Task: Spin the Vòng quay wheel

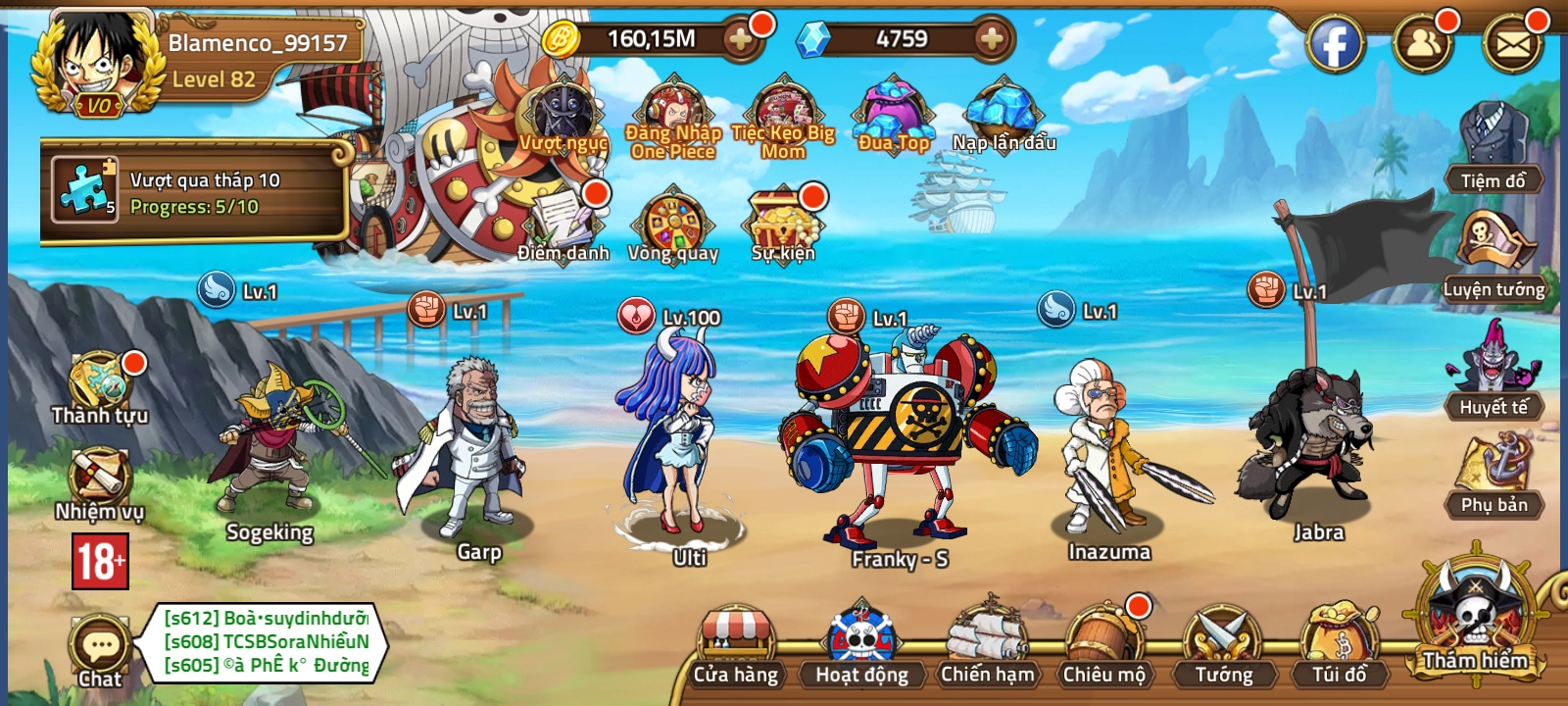Action: point(676,224)
